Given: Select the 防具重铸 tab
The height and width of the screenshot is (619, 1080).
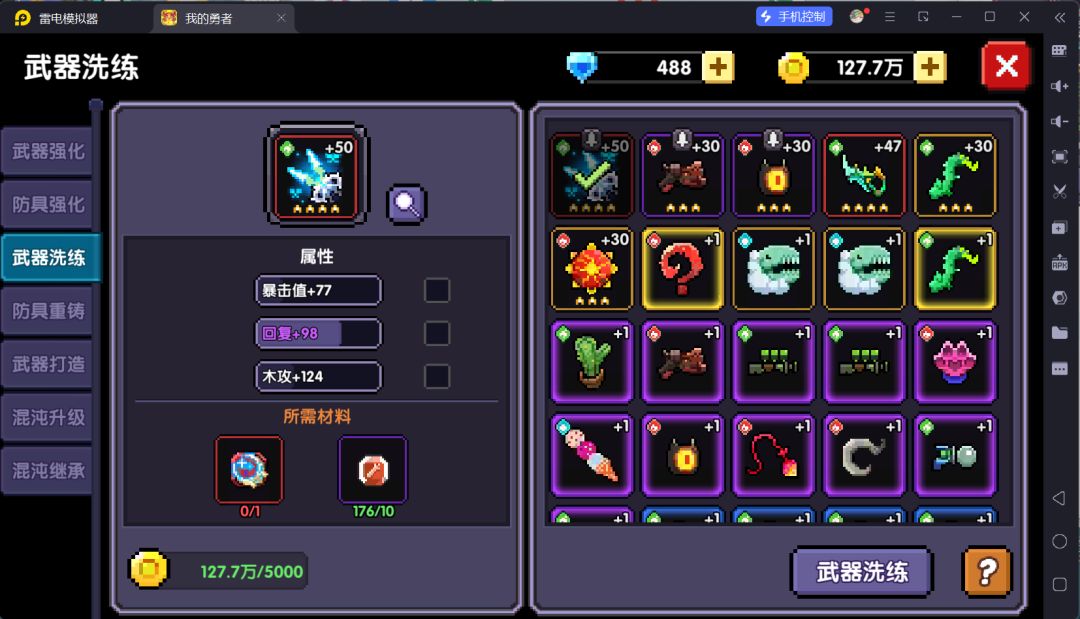Looking at the screenshot, I should coord(48,311).
